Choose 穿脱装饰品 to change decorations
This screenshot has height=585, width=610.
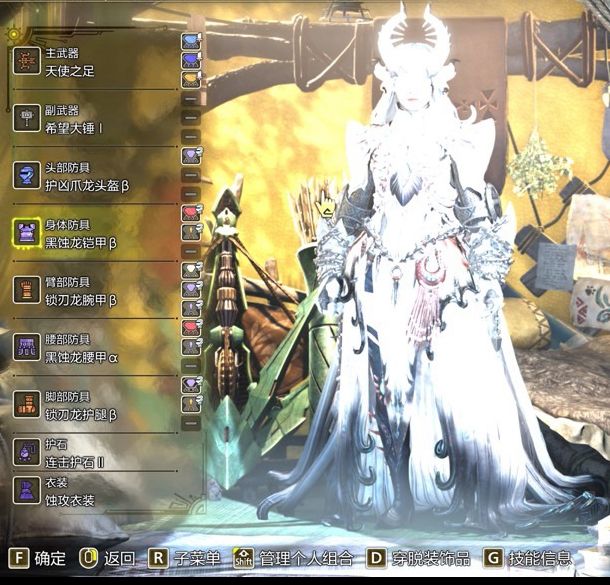(418, 558)
